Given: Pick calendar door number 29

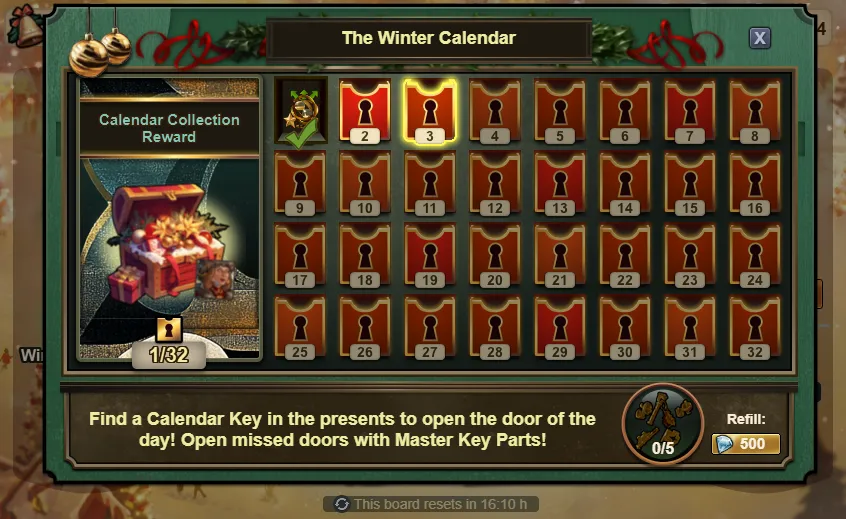Looking at the screenshot, I should [560, 326].
